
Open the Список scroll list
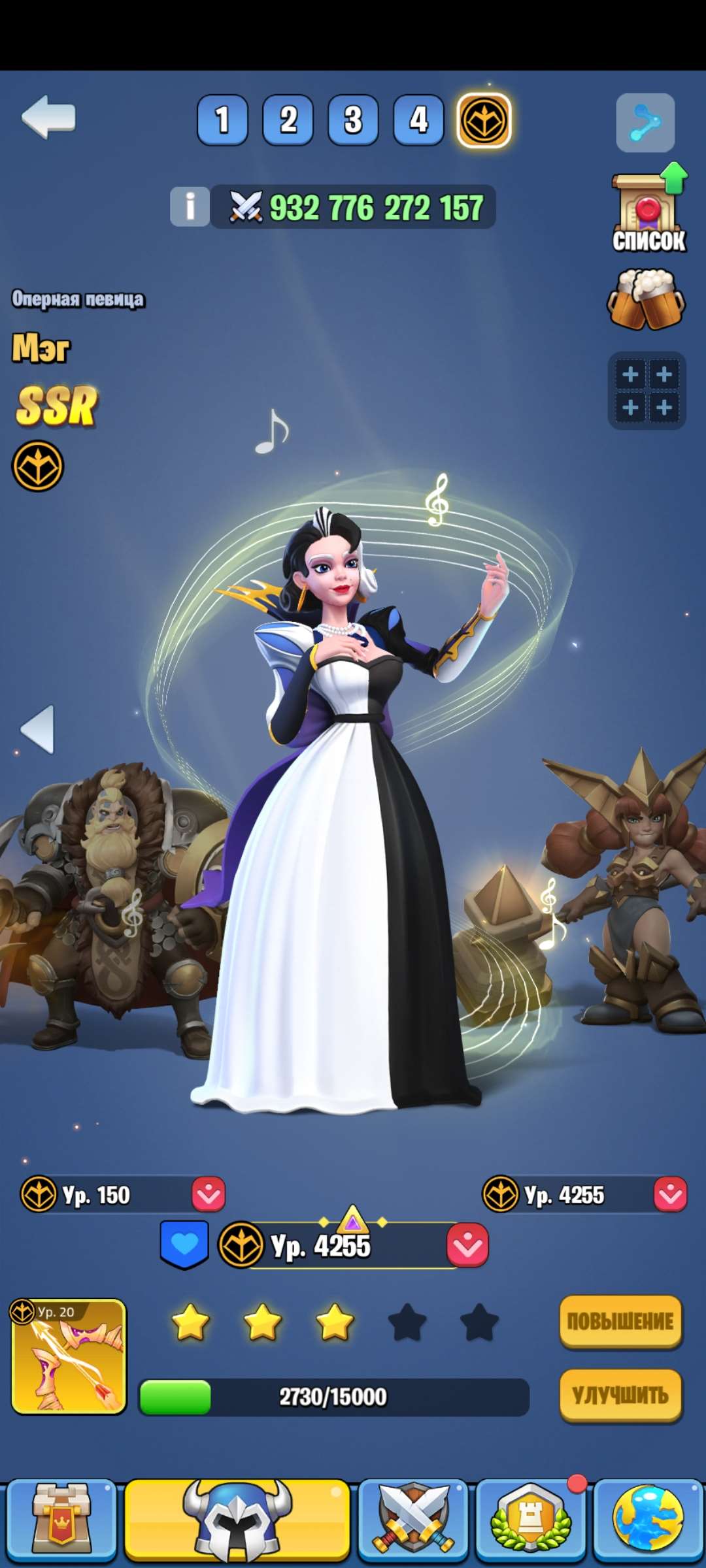tap(648, 212)
